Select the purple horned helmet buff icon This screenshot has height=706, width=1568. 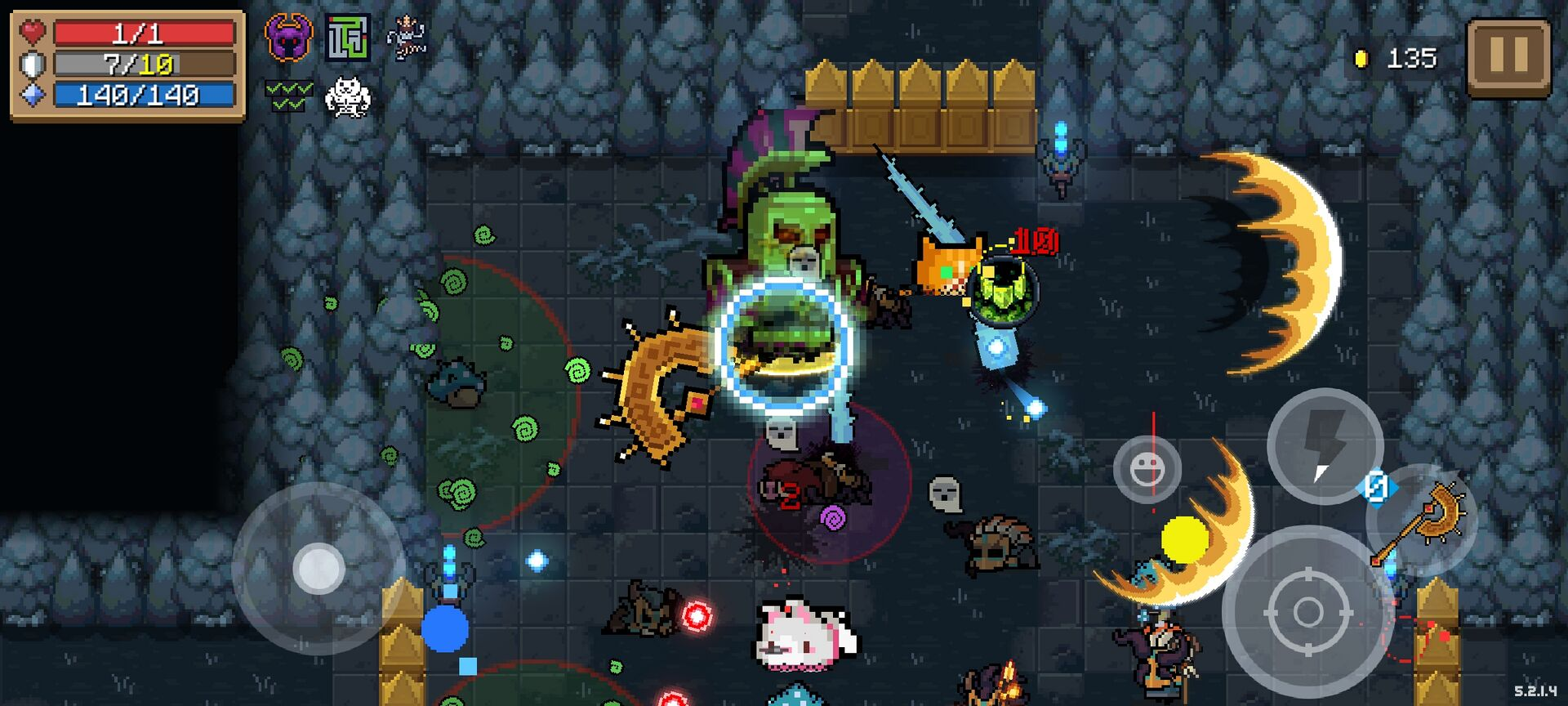point(288,38)
